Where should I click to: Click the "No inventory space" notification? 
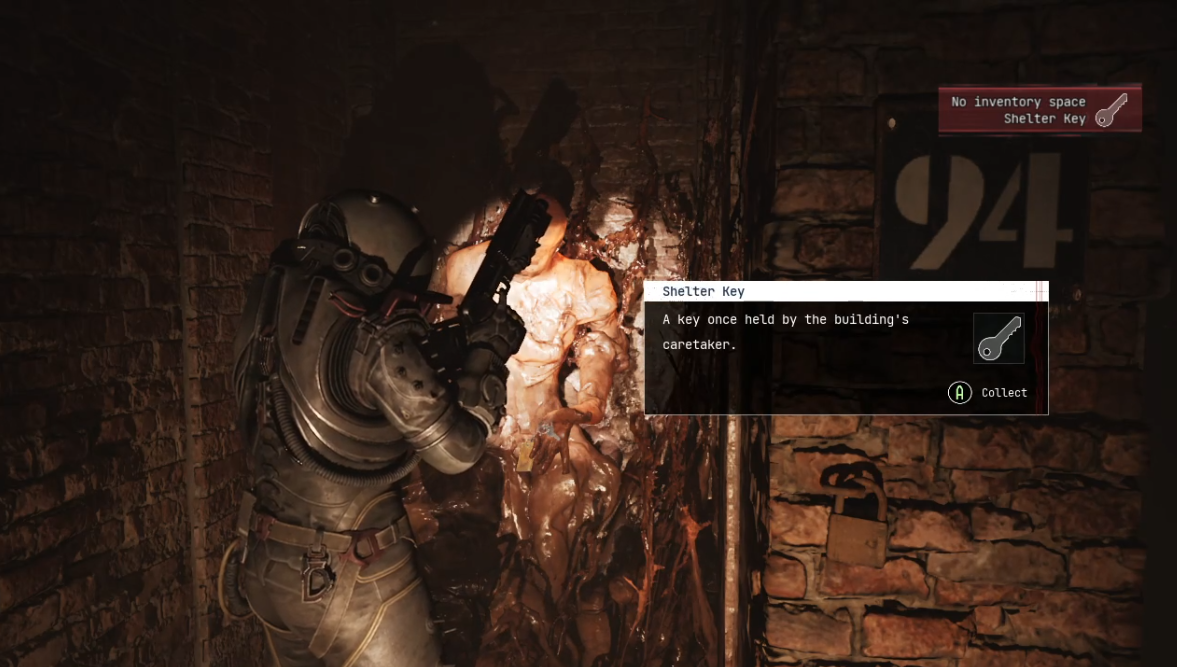tap(1039, 109)
